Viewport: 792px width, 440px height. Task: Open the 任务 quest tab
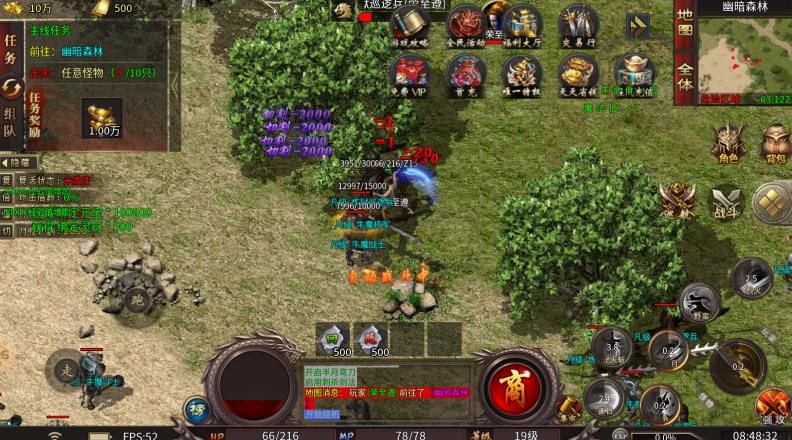coord(11,48)
